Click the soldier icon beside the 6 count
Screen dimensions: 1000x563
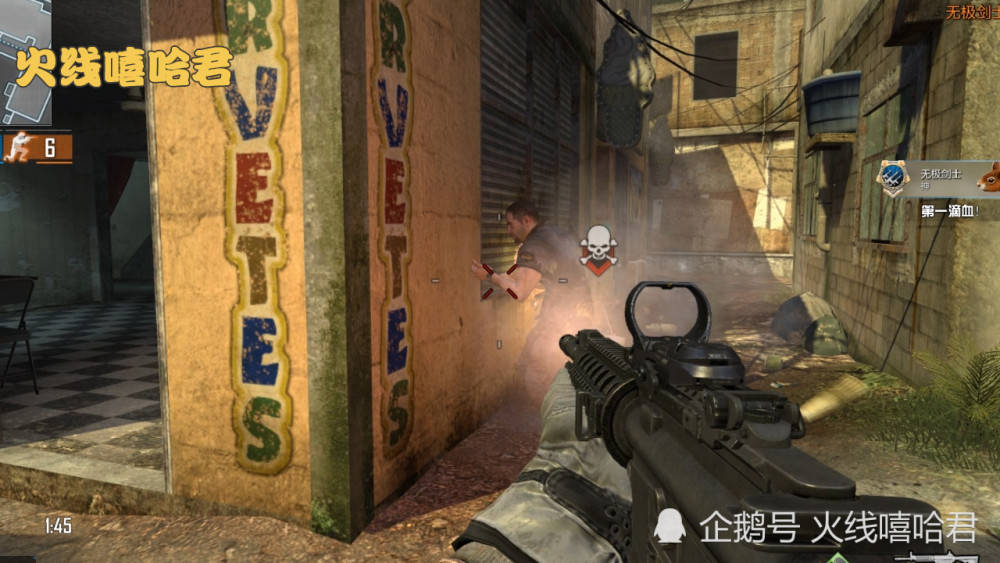click(x=19, y=148)
